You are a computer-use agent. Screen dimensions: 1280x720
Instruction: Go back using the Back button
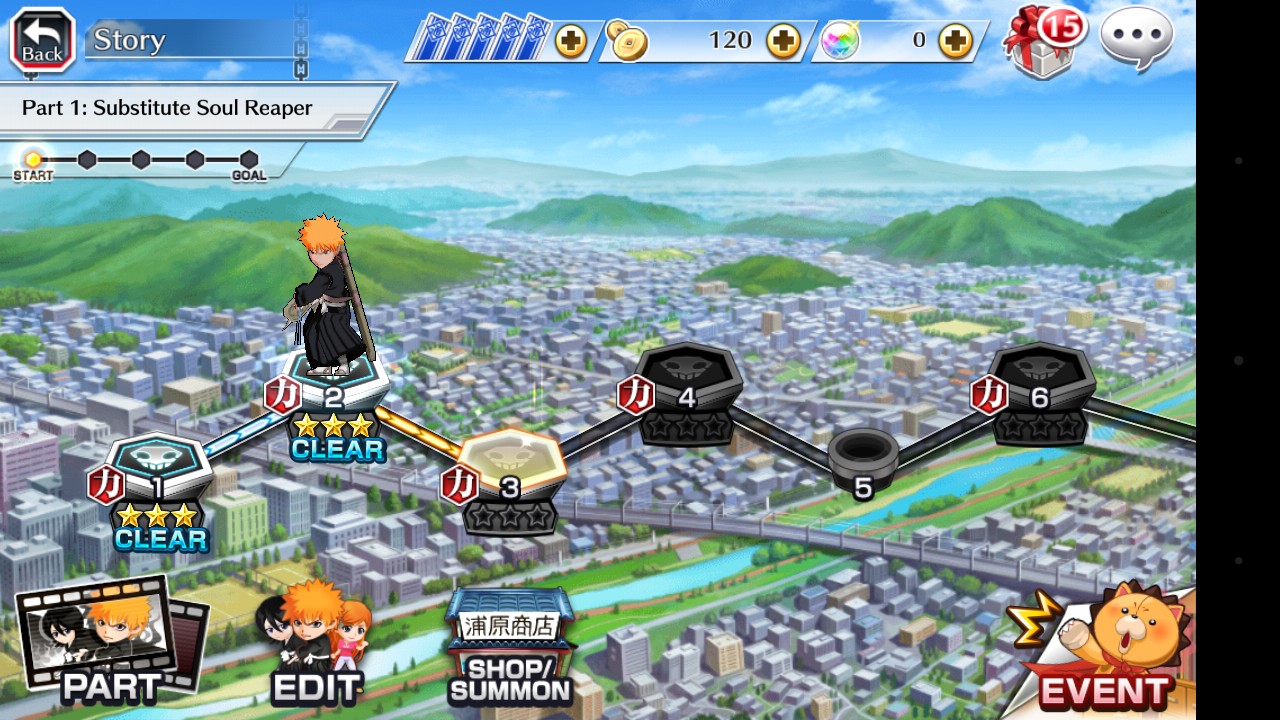[x=42, y=41]
